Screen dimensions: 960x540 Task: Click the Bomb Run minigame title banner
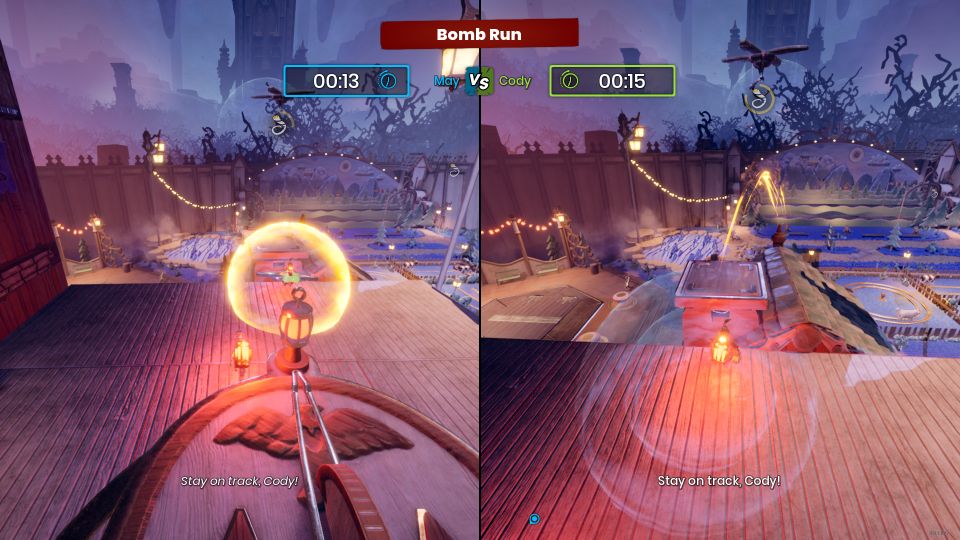click(x=479, y=34)
